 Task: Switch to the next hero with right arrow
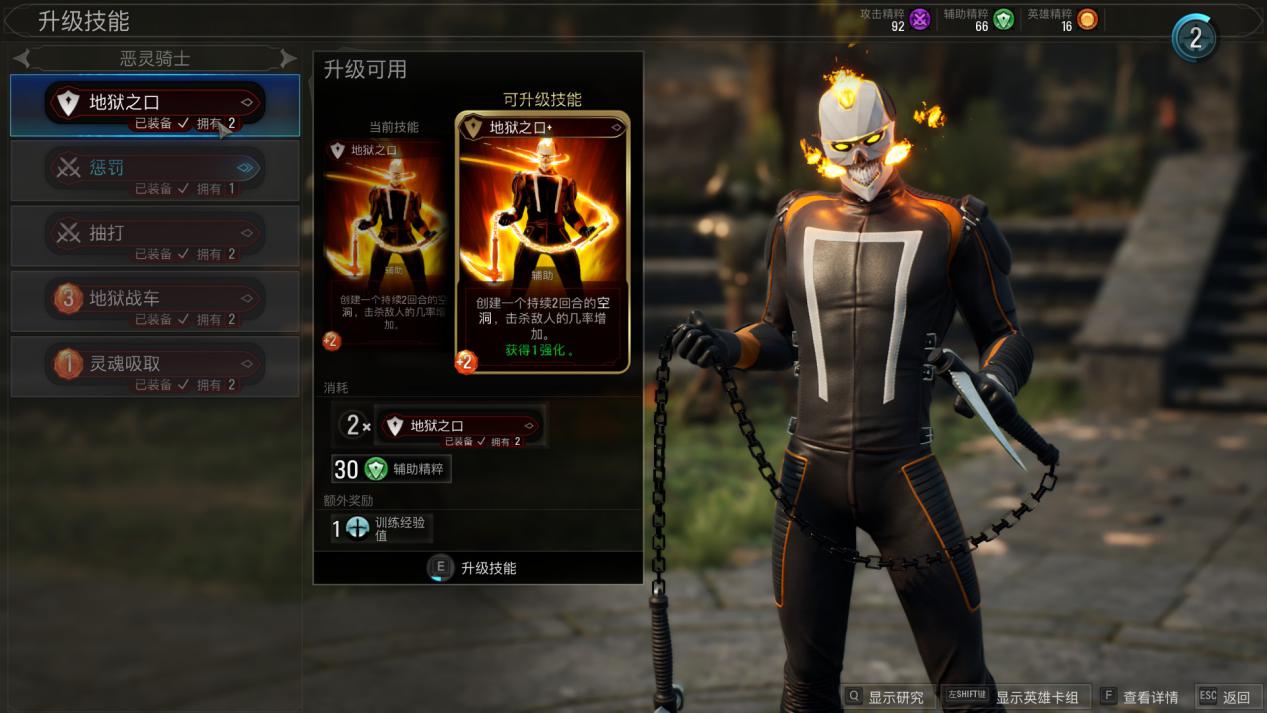pyautogui.click(x=287, y=59)
